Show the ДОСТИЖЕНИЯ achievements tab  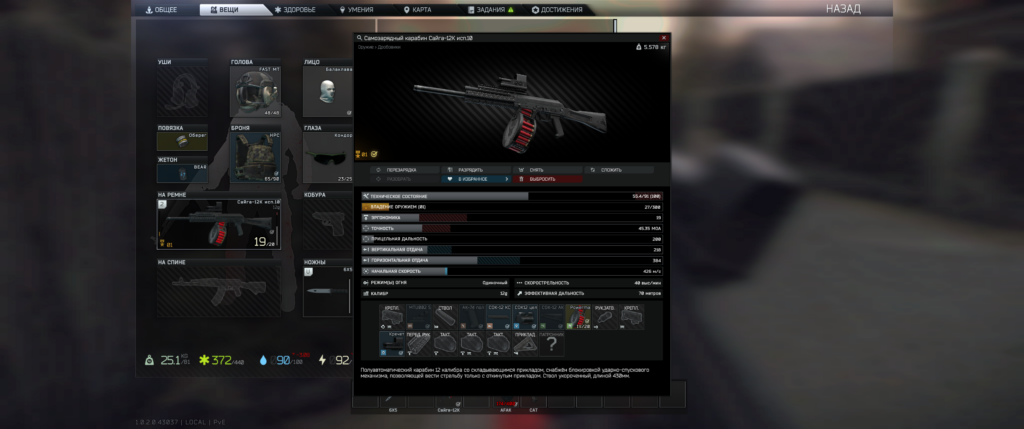tap(560, 10)
